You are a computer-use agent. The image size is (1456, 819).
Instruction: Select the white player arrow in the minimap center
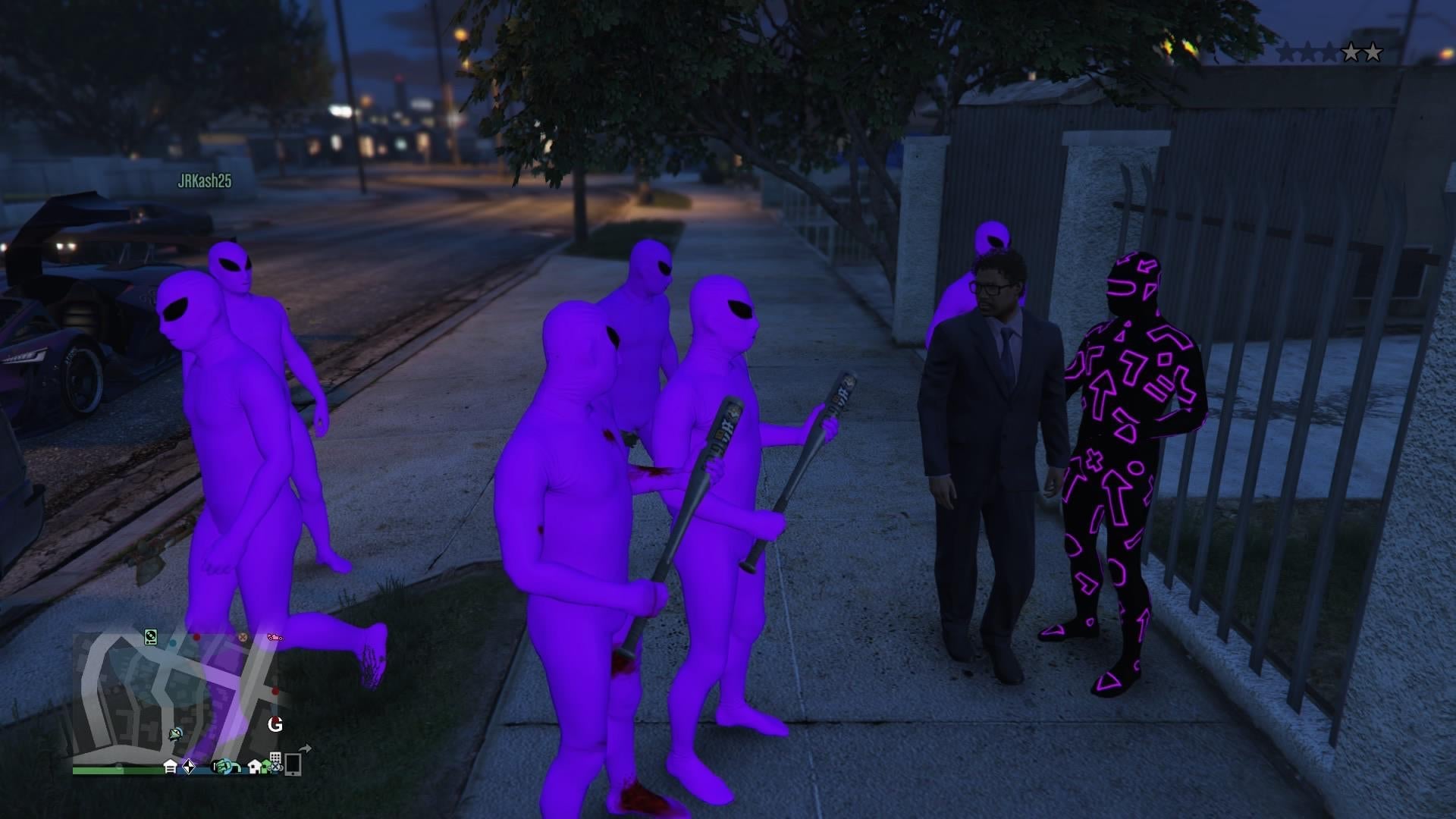[174, 735]
